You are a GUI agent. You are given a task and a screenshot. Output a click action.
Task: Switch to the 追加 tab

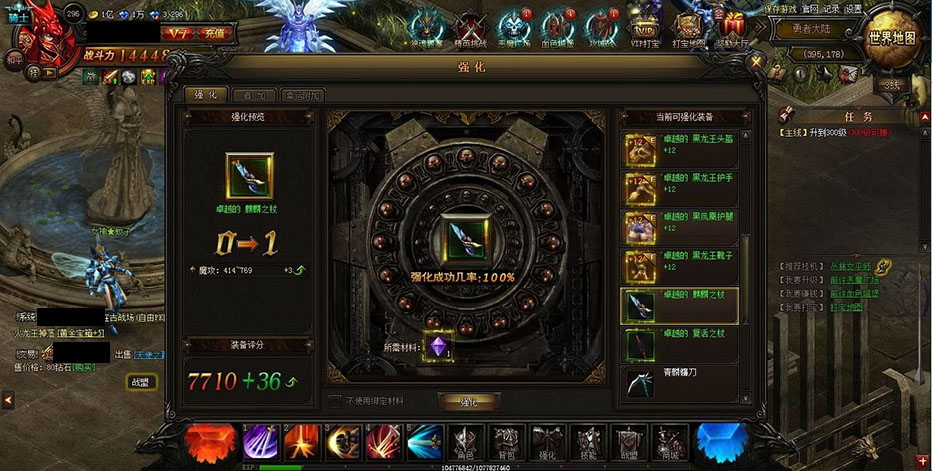(254, 95)
